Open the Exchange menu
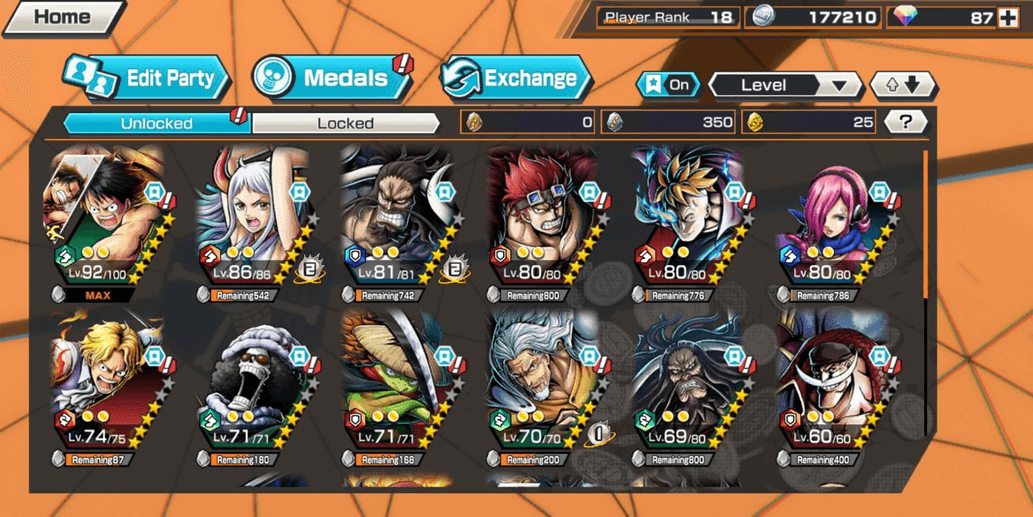Viewport: 1033px width, 517px height. [516, 78]
